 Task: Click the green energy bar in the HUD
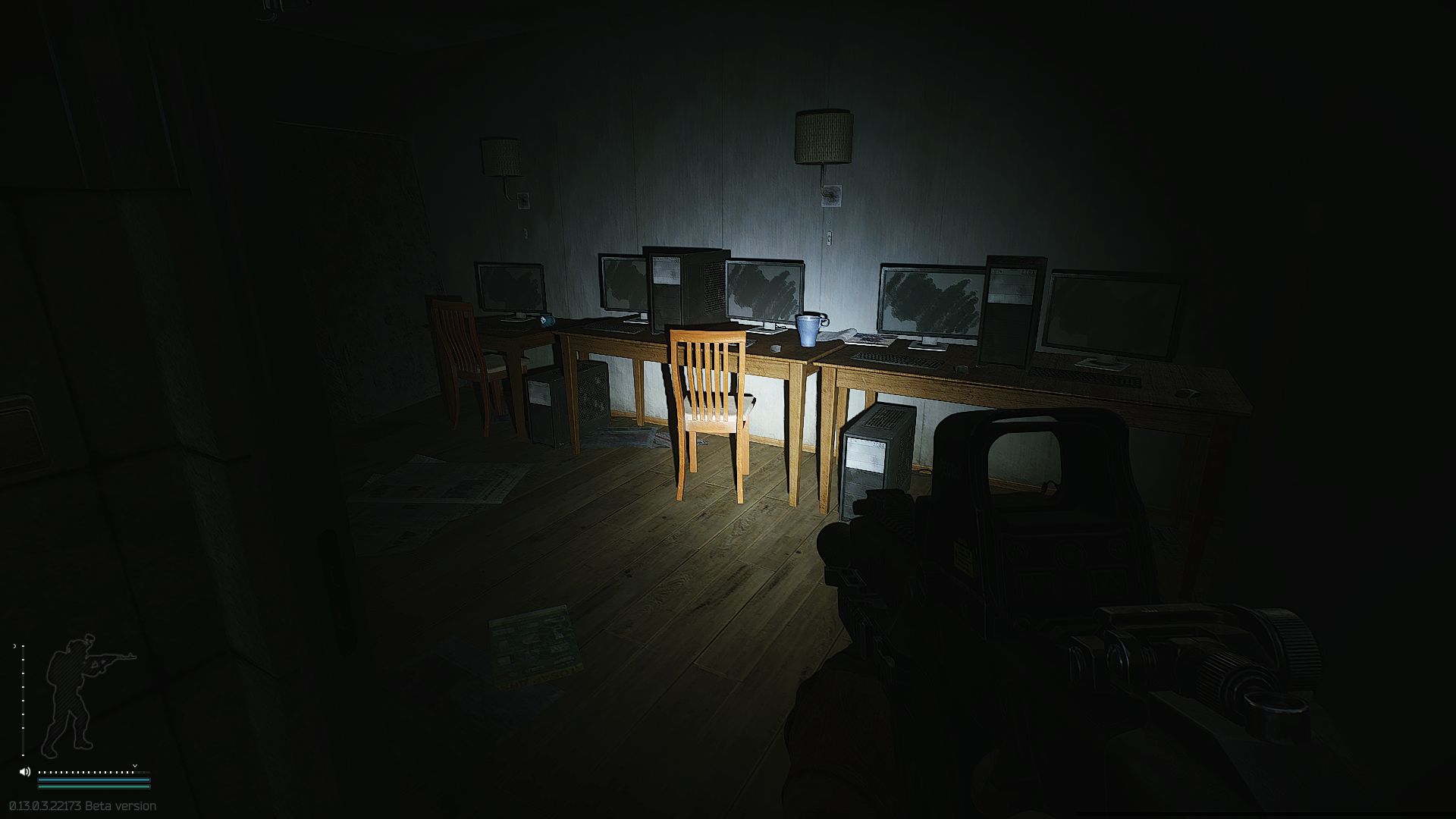click(x=91, y=786)
